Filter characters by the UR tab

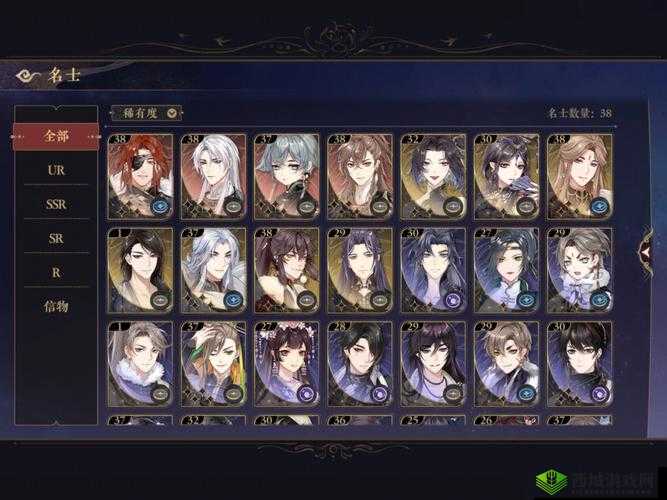tap(56, 170)
